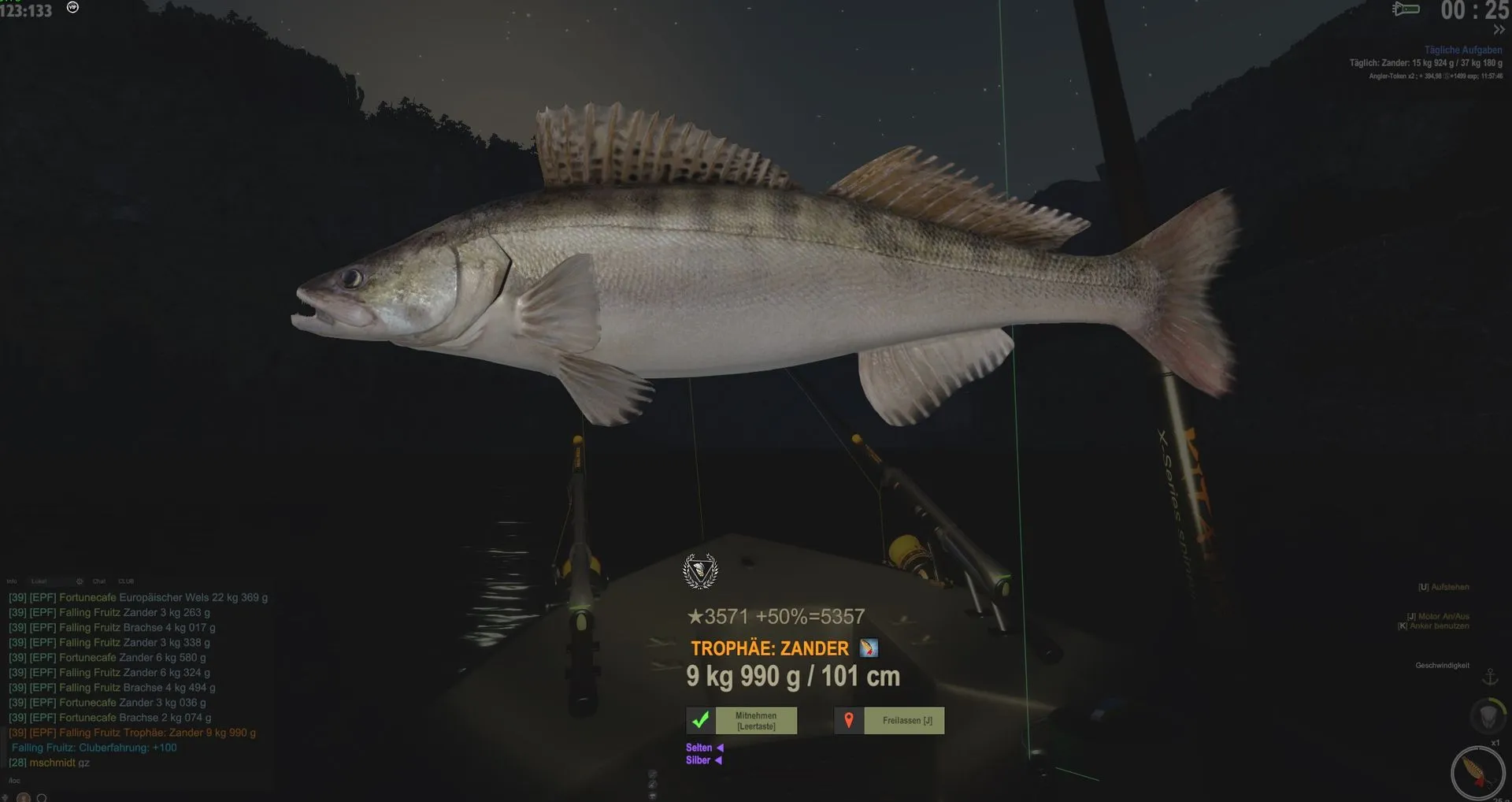Release the fish with Freilassen
1512x802 pixels.
(903, 721)
